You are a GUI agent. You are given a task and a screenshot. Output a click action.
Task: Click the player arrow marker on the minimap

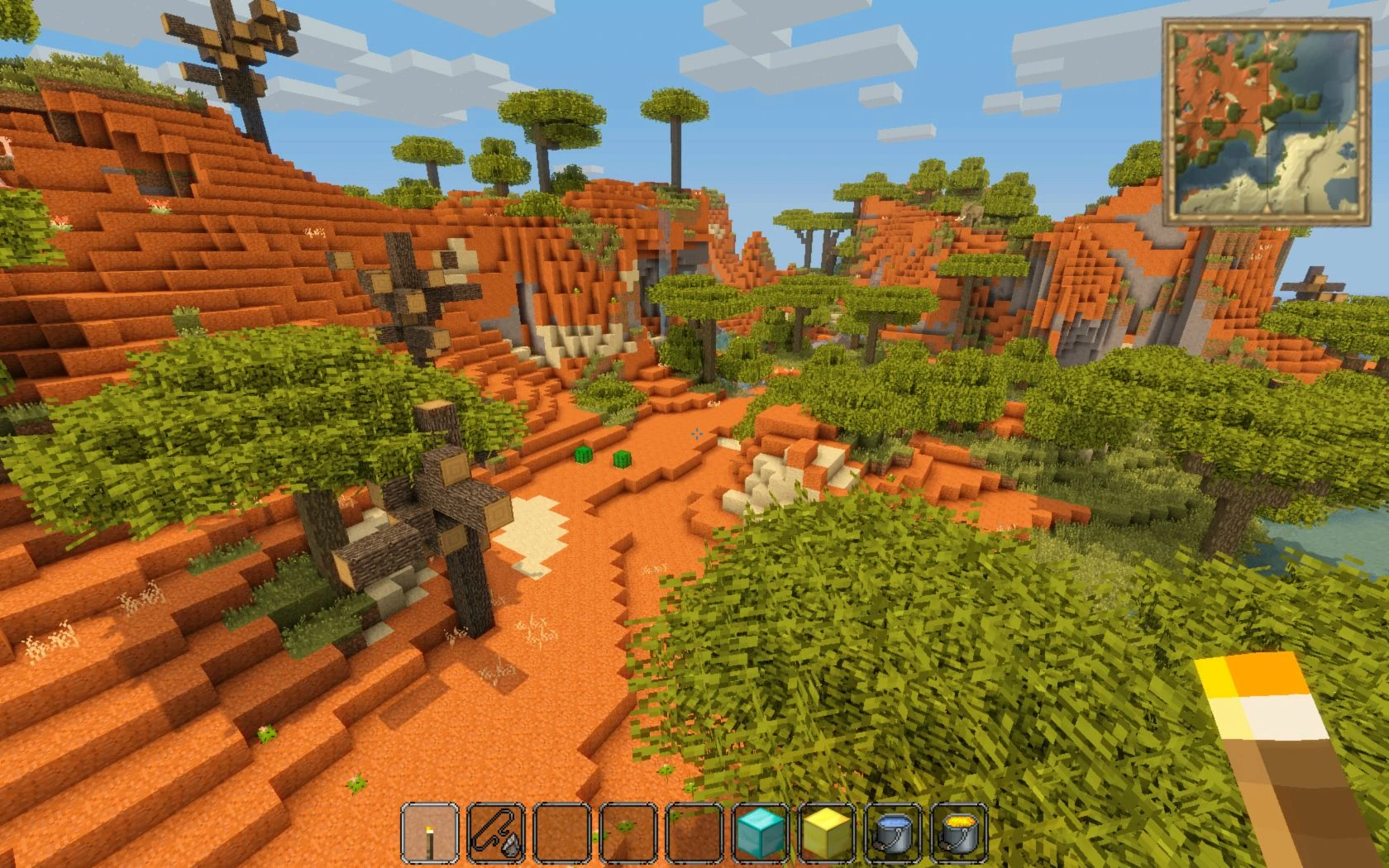click(1267, 126)
